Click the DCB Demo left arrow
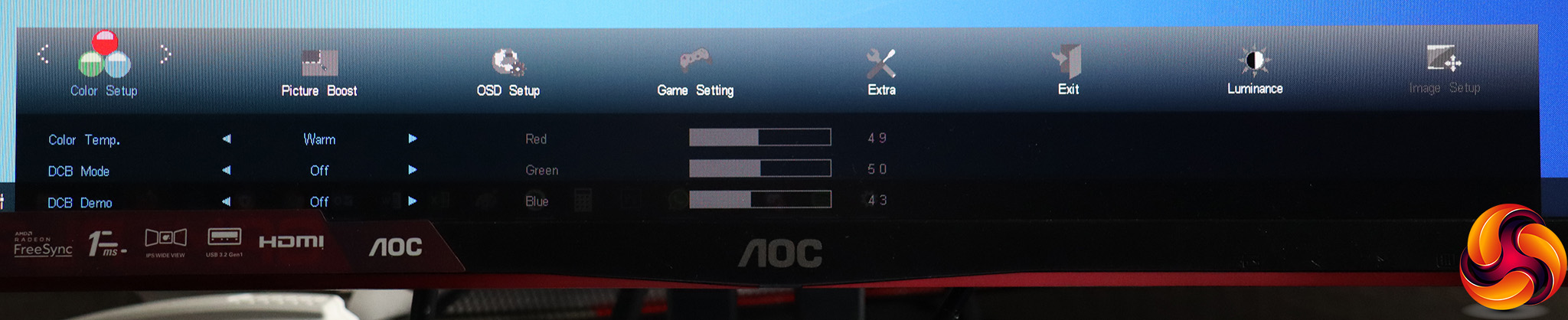 click(226, 201)
